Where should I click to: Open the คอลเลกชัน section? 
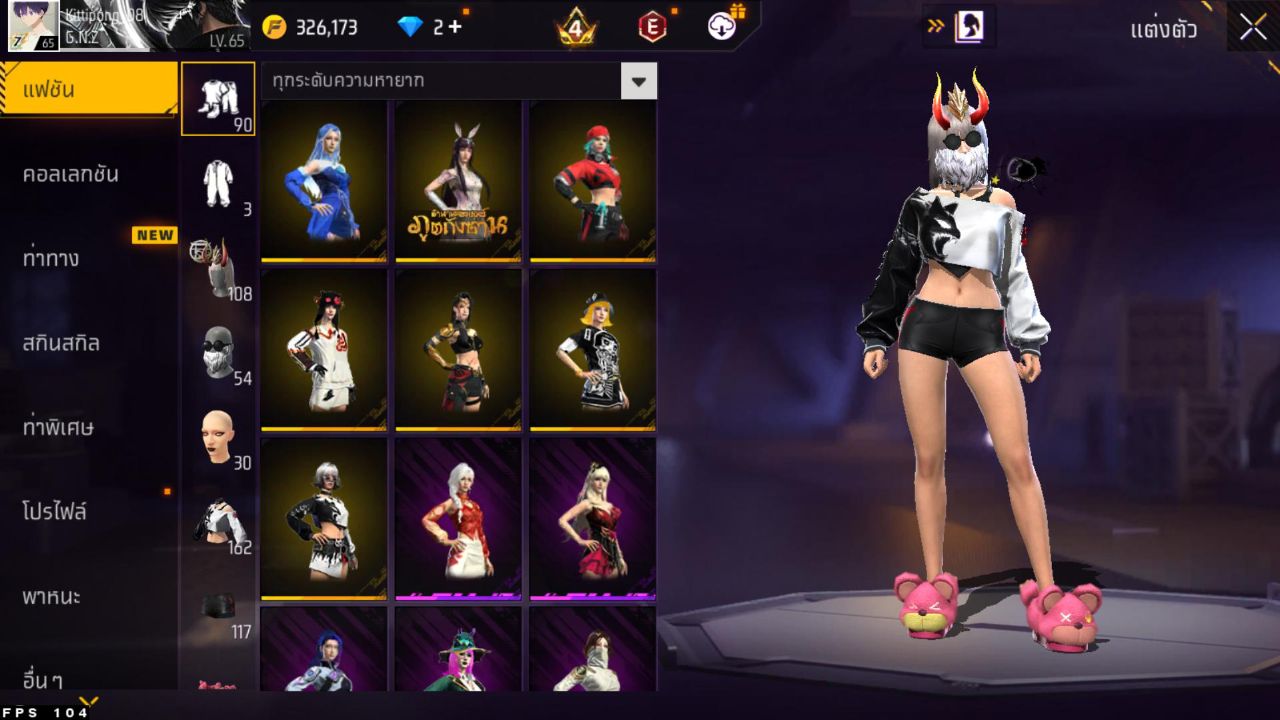(x=70, y=174)
